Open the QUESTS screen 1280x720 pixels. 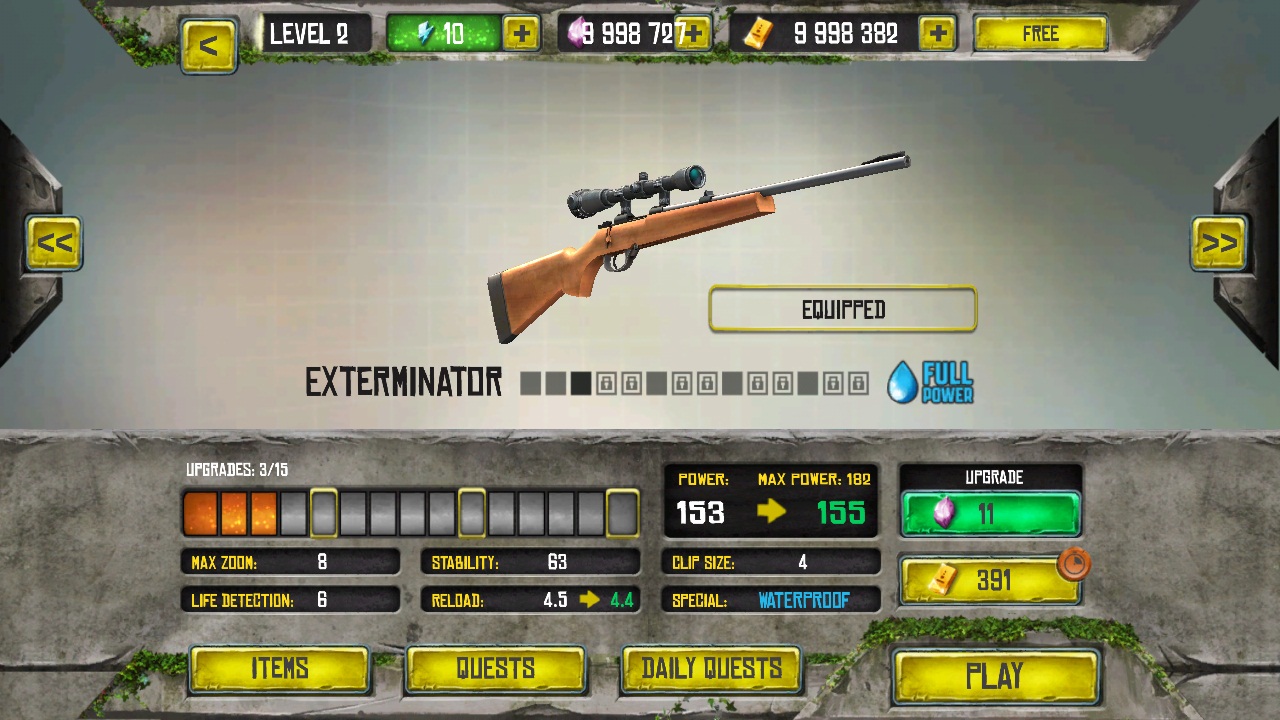point(495,669)
